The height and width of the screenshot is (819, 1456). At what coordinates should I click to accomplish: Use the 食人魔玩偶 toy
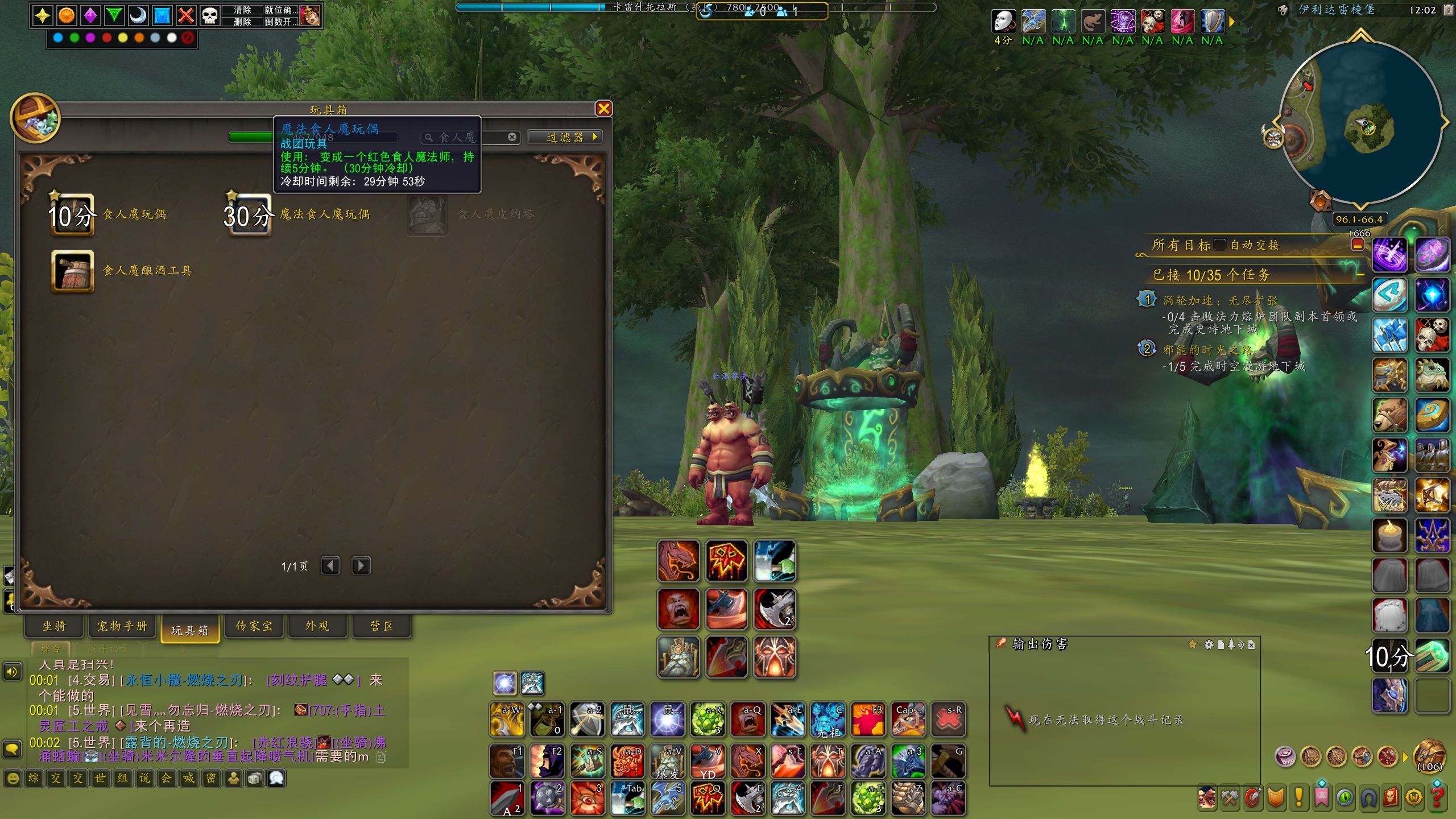click(72, 215)
